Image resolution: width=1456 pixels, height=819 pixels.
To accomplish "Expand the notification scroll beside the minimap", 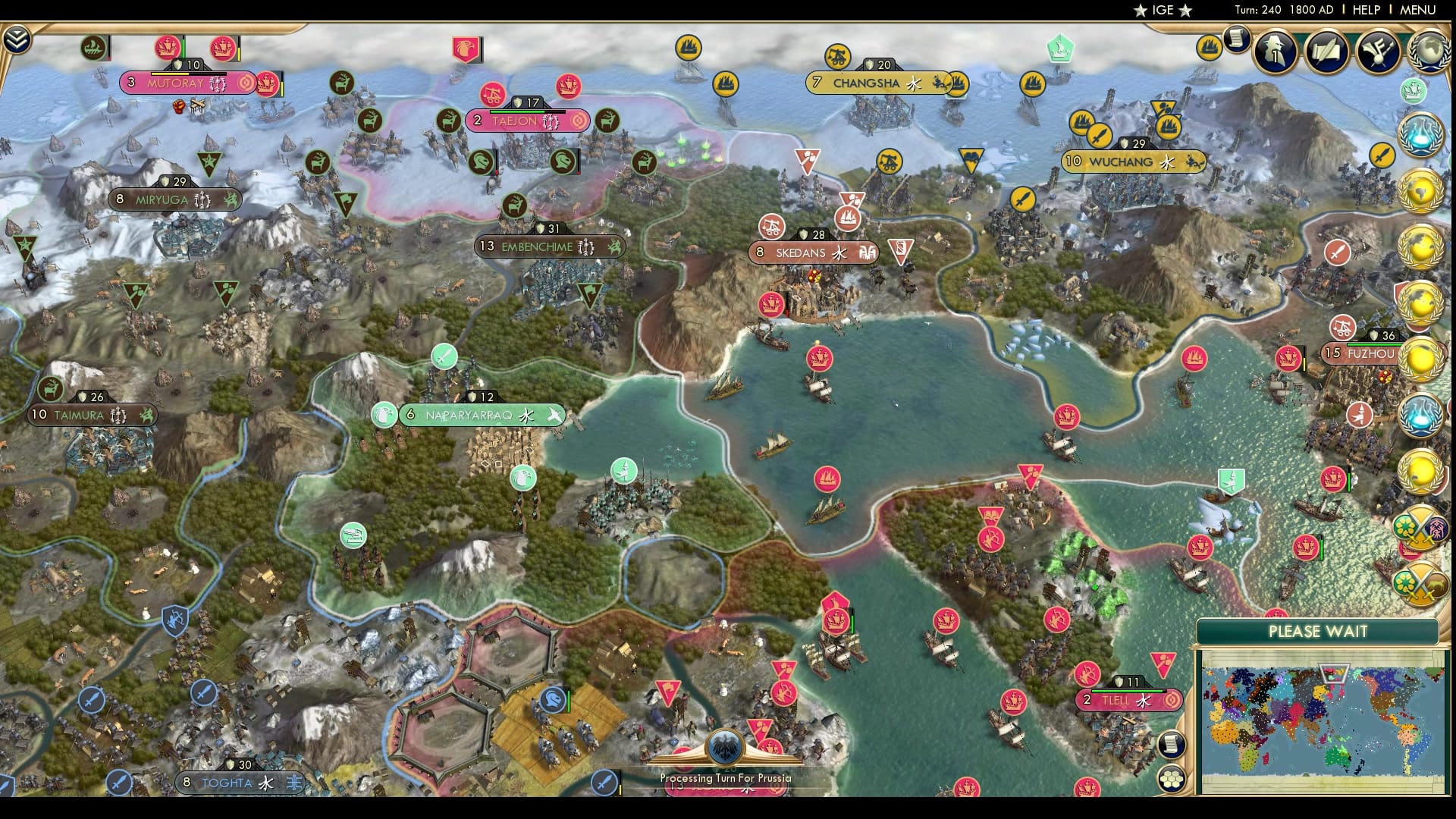I will click(x=1170, y=745).
